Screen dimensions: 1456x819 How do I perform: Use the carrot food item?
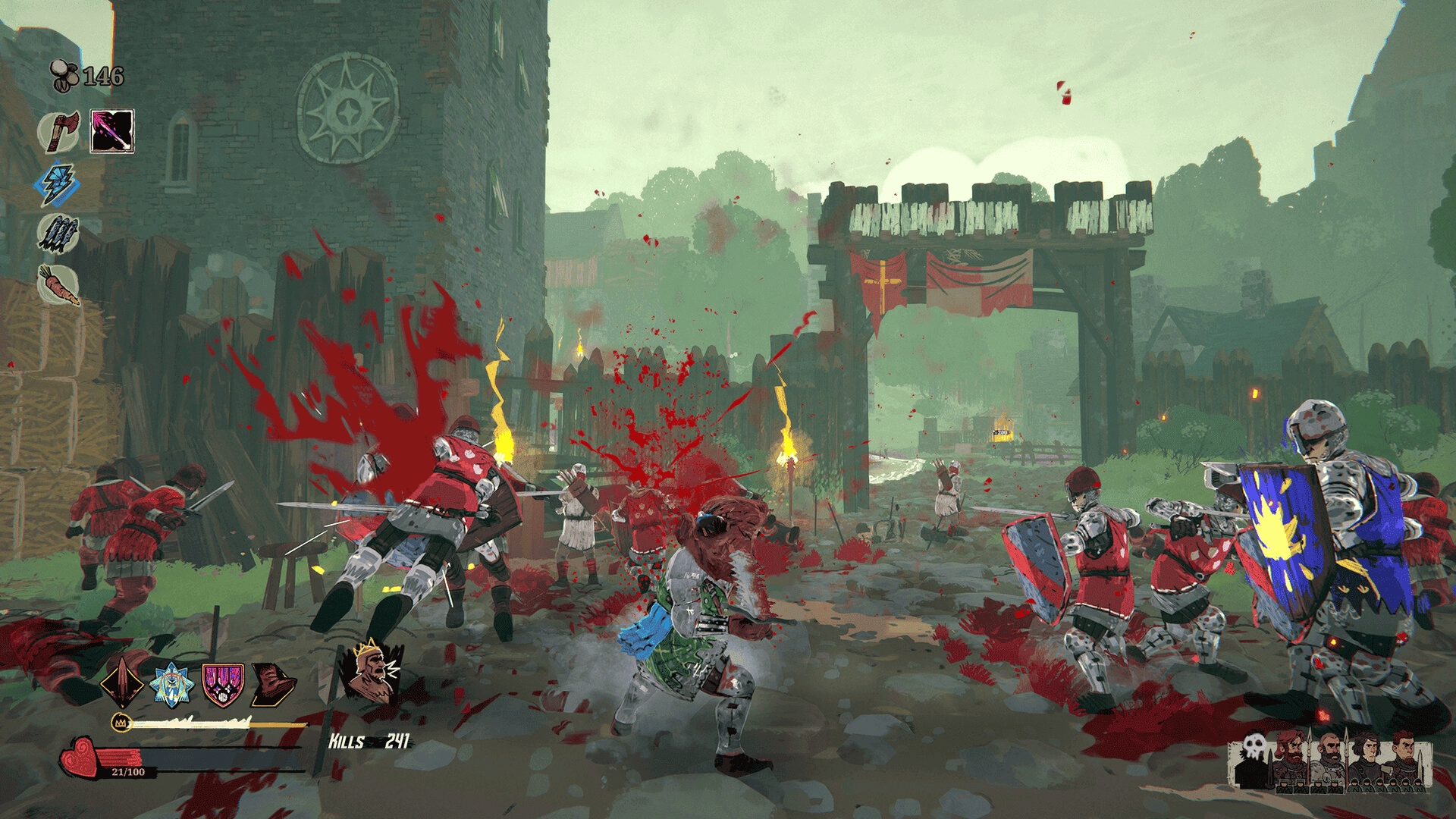(58, 285)
